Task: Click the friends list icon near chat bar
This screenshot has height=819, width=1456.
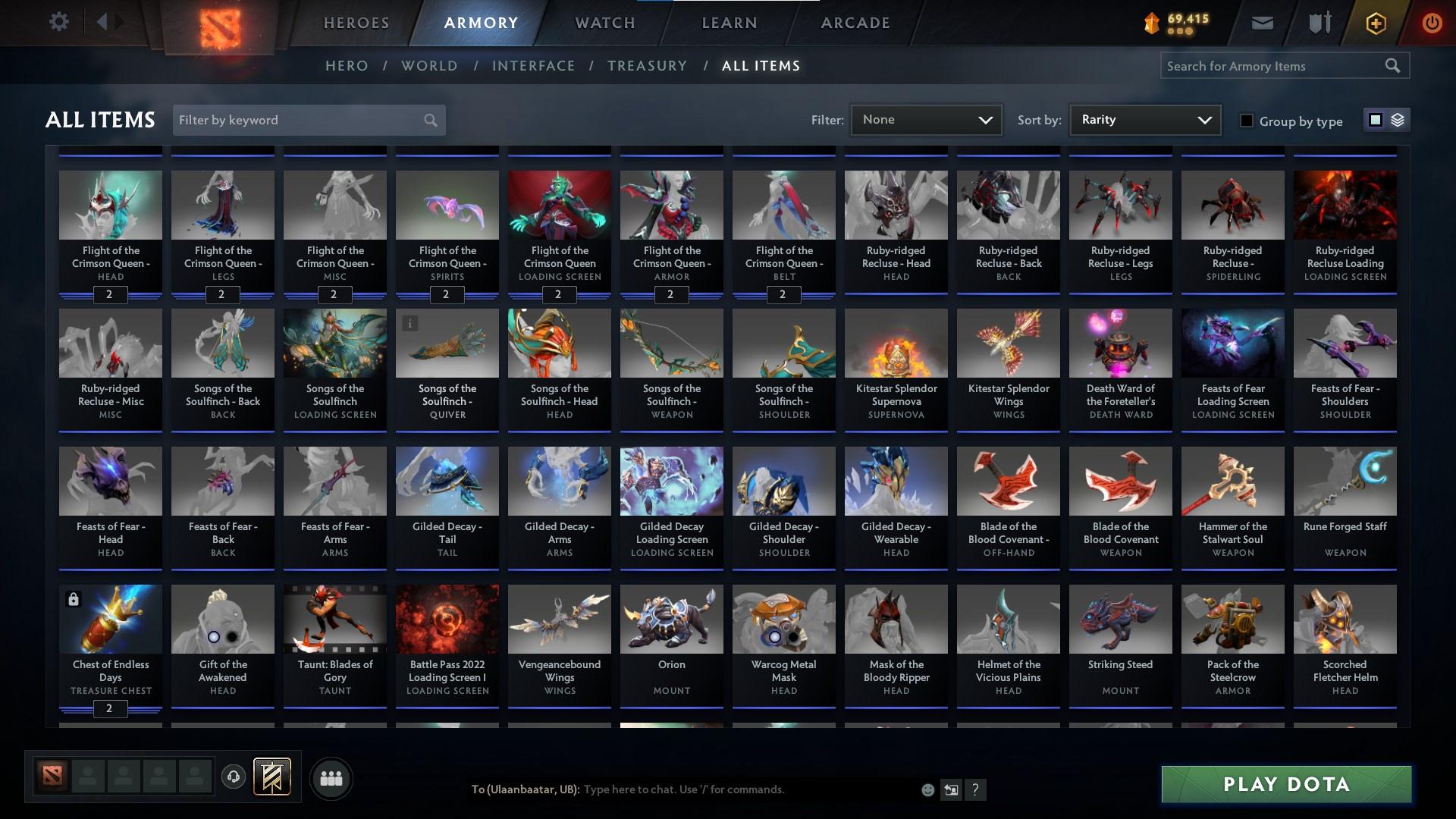Action: 330,777
